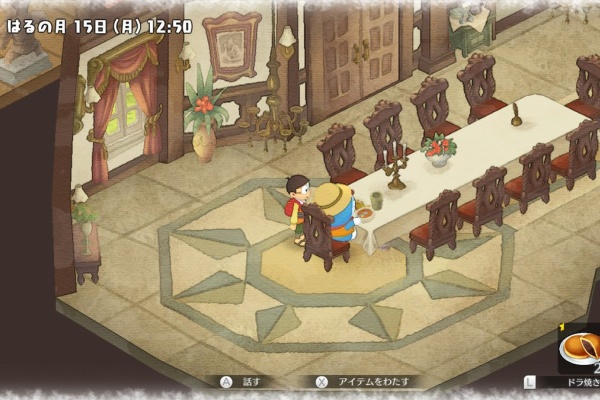Select the held dorayaki item slot
Screen dimensions: 600x400
(577, 350)
